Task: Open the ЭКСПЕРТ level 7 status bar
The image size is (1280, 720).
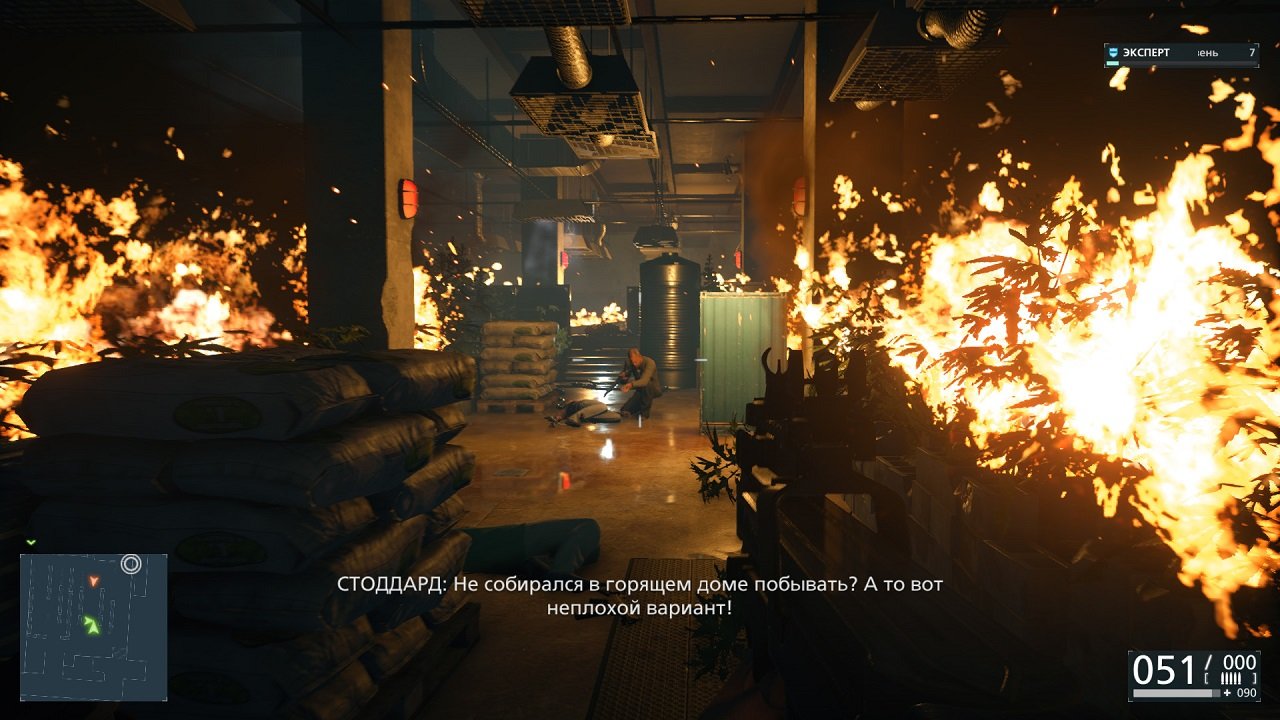Action: coord(1180,53)
